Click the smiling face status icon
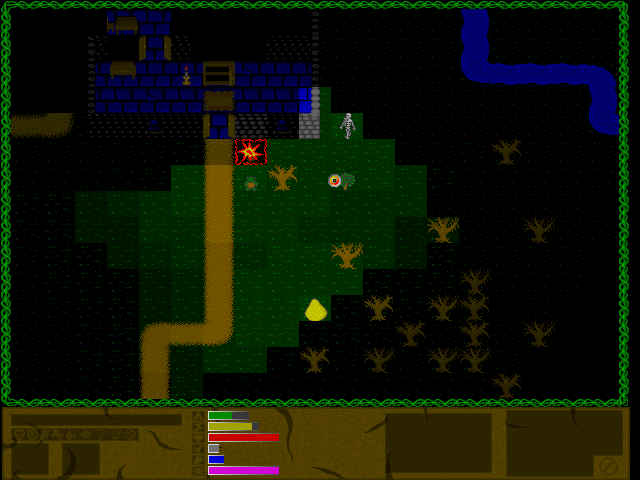Image resolution: width=640 pixels, height=480 pixels. click(129, 434)
